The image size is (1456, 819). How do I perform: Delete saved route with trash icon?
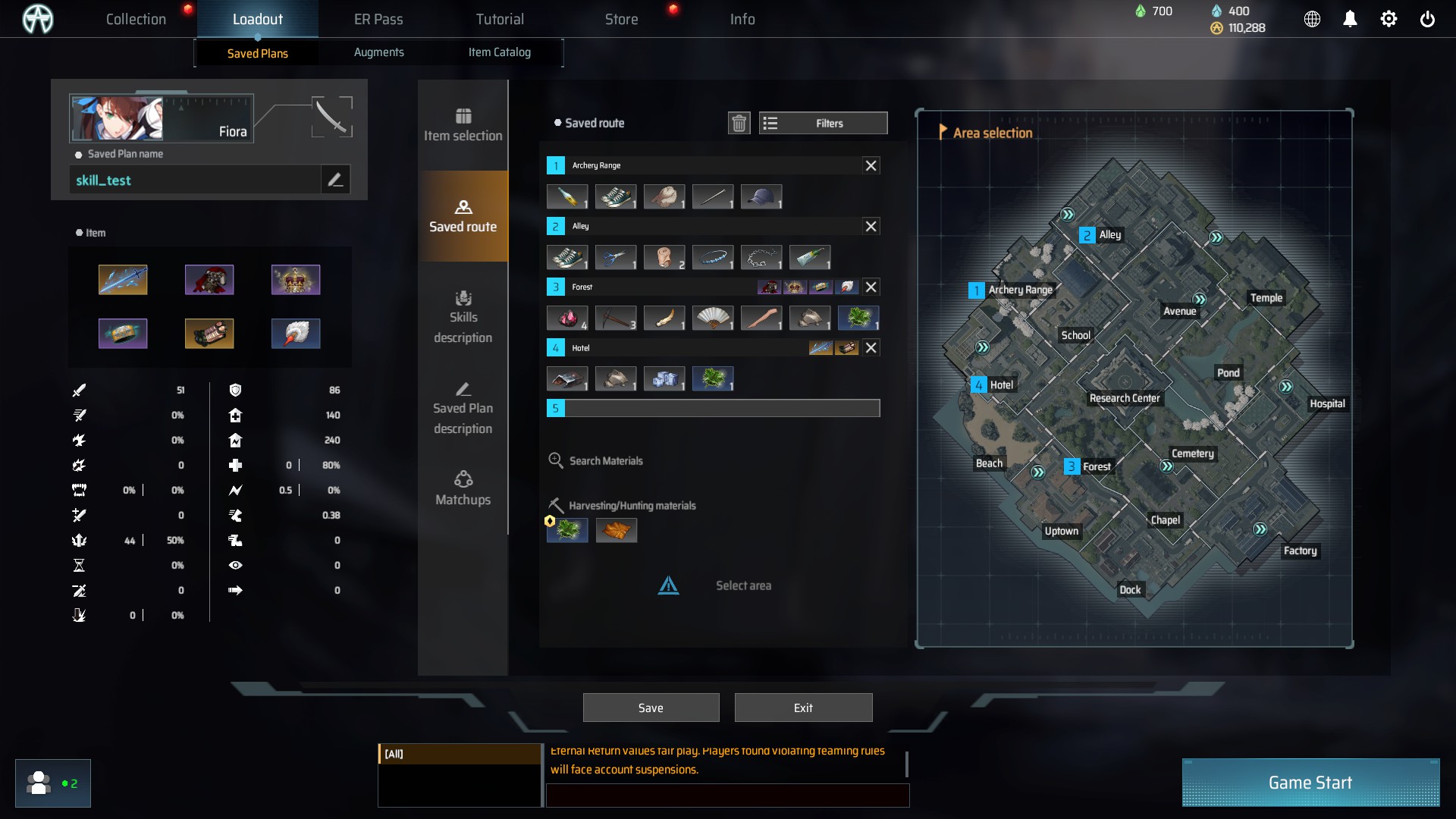click(x=739, y=123)
